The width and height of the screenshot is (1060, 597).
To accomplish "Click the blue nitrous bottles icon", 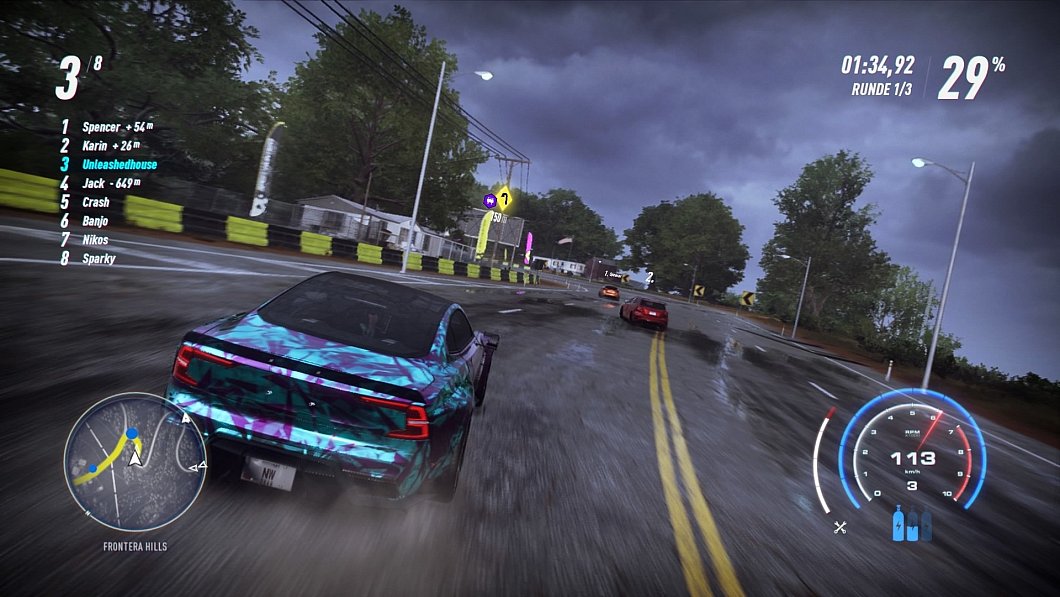I will coord(911,526).
